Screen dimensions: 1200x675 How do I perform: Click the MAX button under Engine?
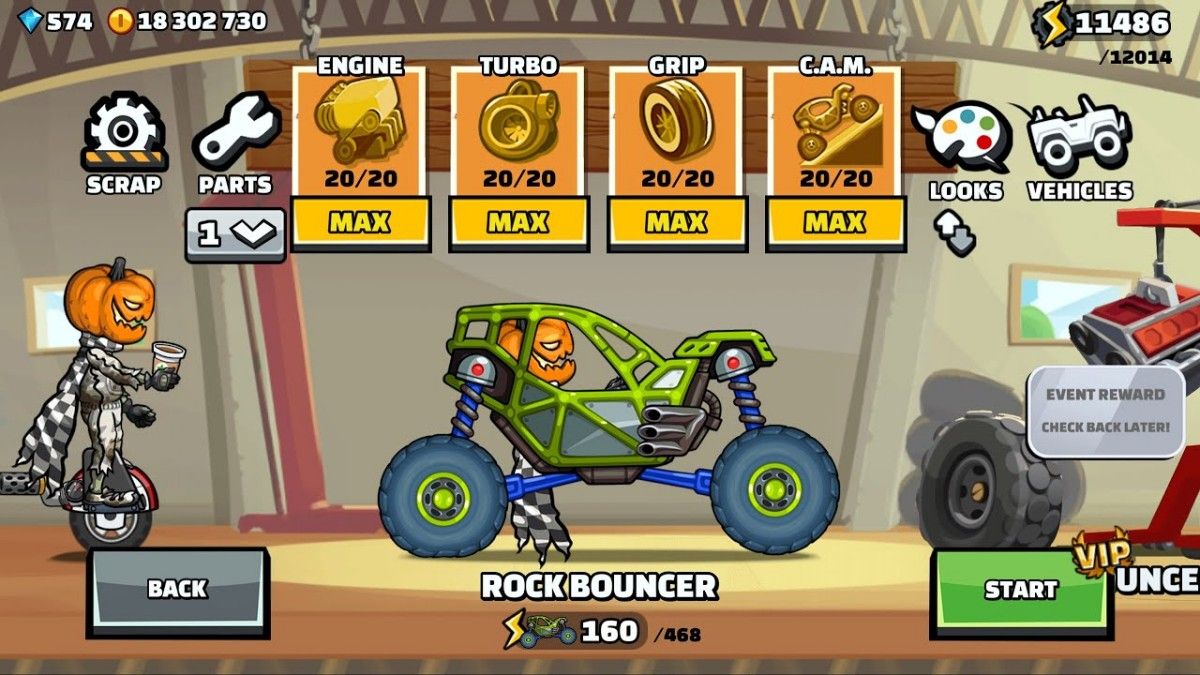358,222
